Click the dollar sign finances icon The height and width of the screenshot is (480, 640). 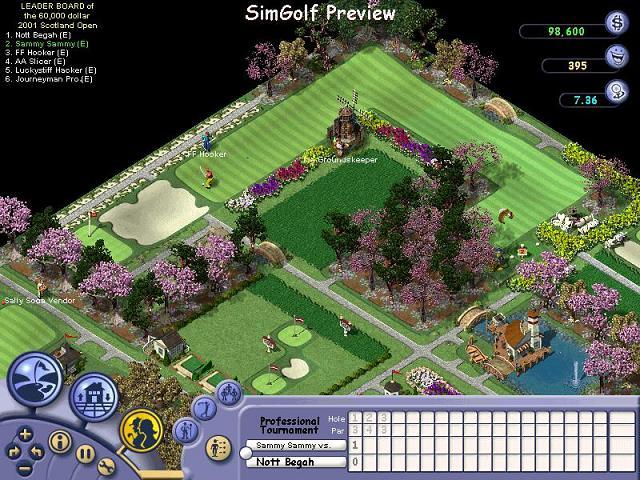616,24
